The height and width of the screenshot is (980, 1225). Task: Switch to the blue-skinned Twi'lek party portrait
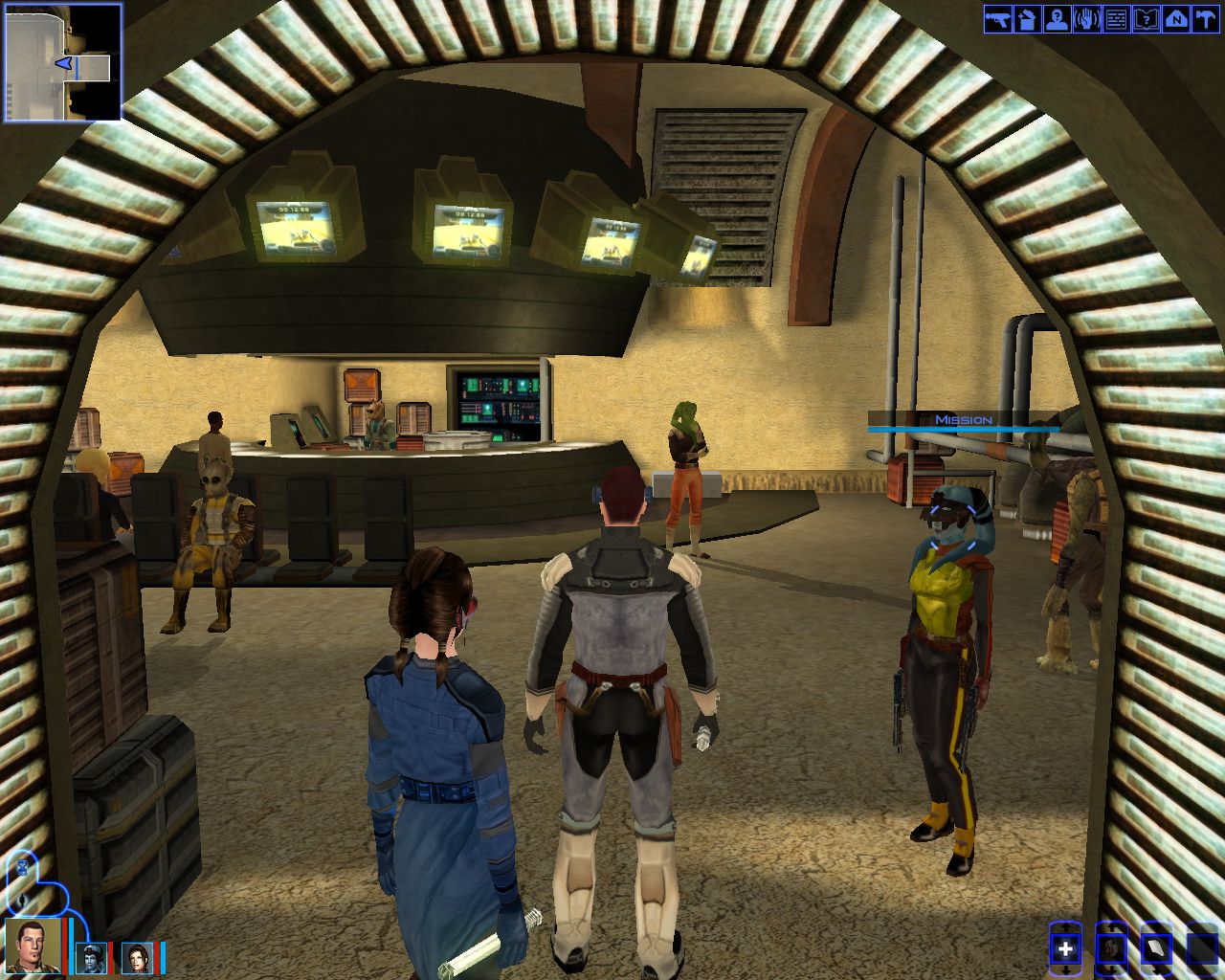click(x=92, y=957)
